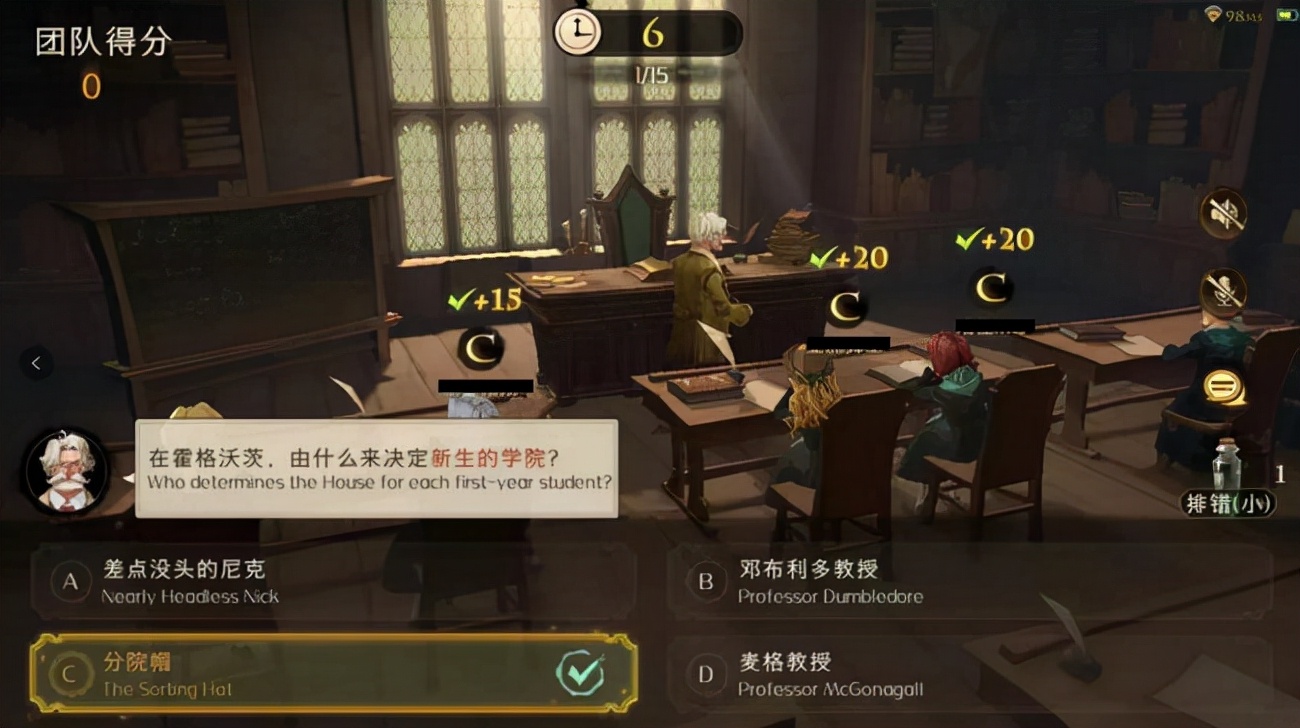Tap the battery indicator in the top corner
The width and height of the screenshot is (1300, 728).
(1284, 15)
